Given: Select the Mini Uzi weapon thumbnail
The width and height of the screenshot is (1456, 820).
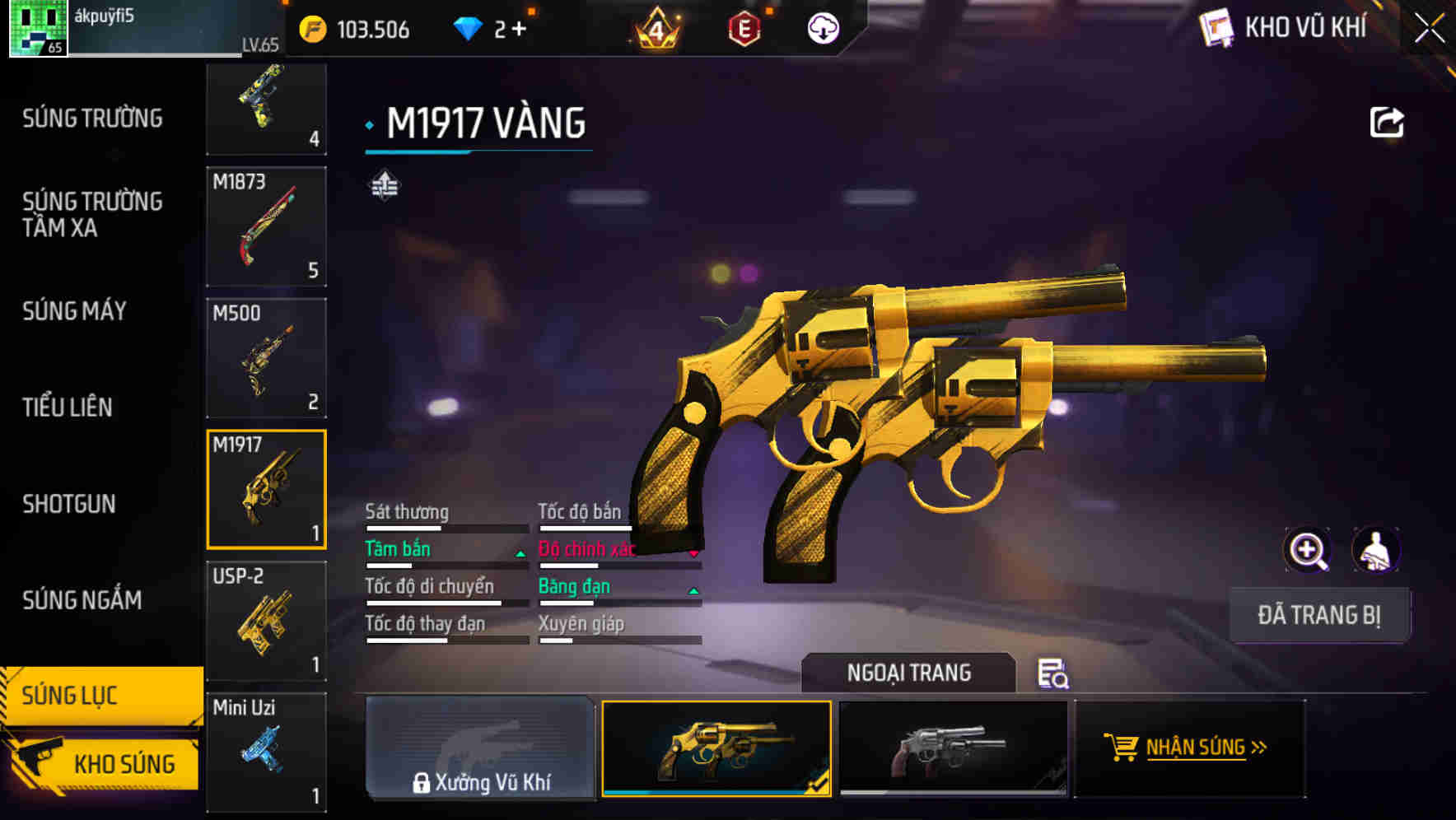Looking at the screenshot, I should tap(265, 749).
